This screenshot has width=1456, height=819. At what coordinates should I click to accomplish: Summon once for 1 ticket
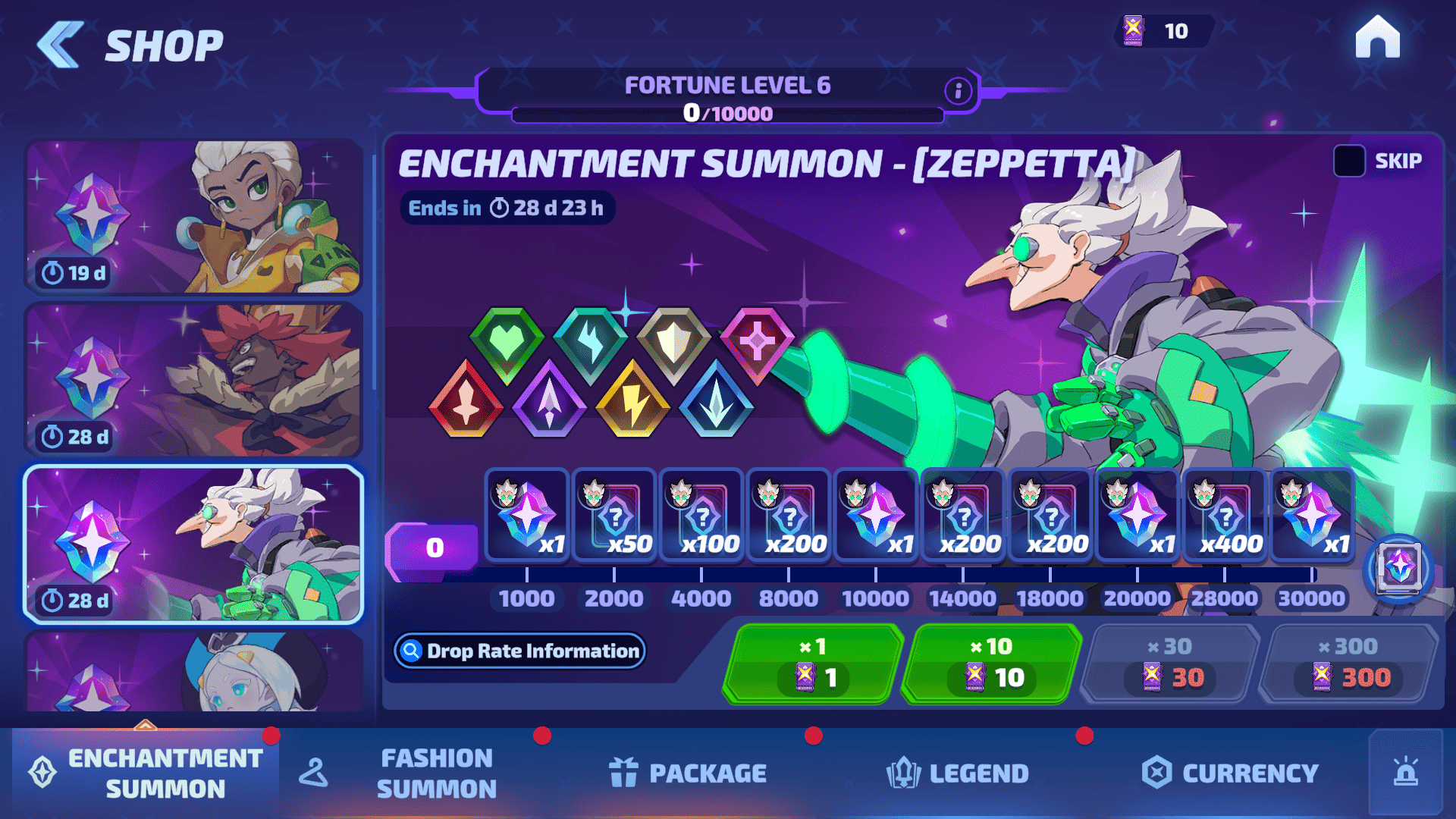point(814,663)
